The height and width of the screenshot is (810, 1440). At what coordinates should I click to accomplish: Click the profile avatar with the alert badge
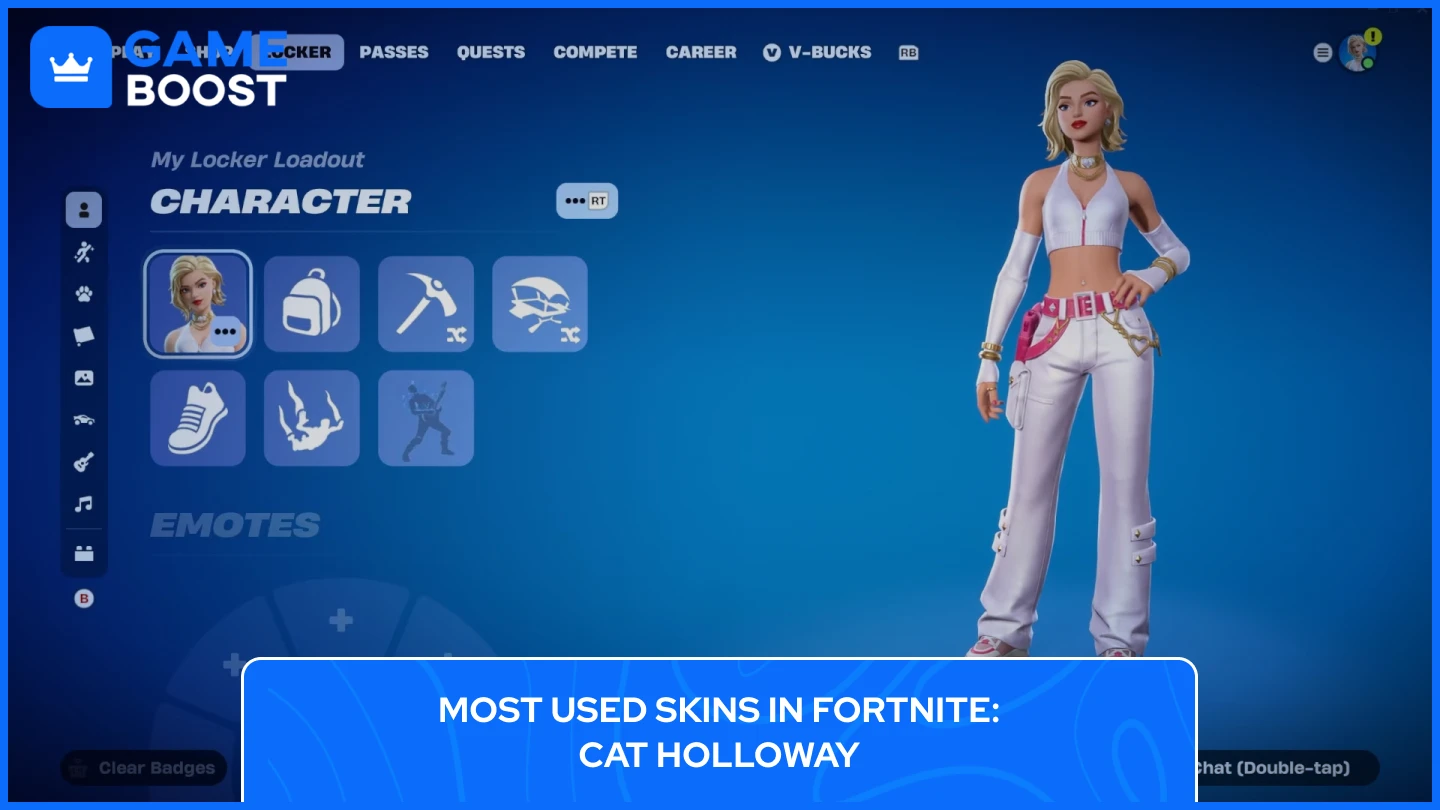click(1360, 53)
